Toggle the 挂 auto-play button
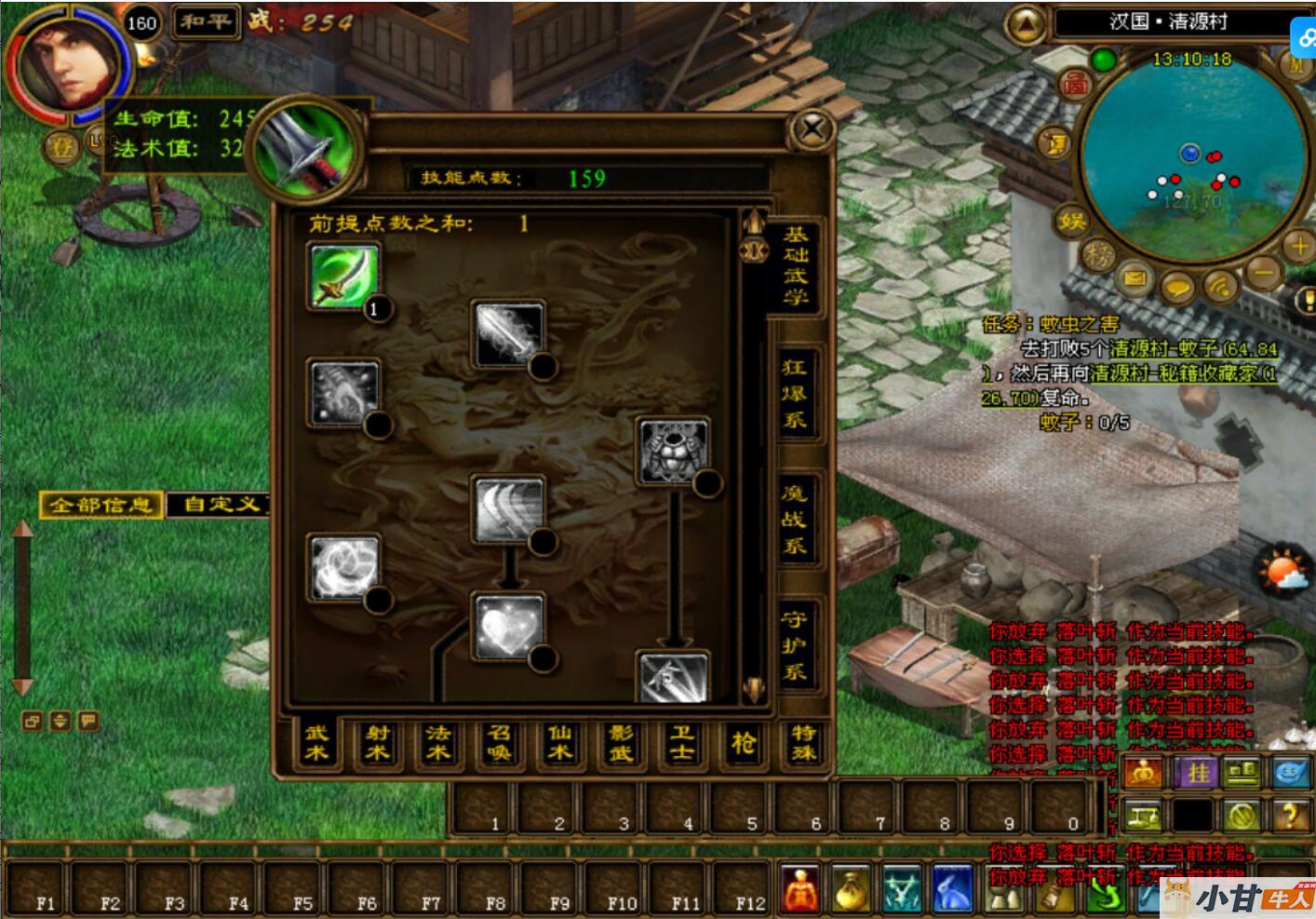This screenshot has height=919, width=1316. point(1196,772)
